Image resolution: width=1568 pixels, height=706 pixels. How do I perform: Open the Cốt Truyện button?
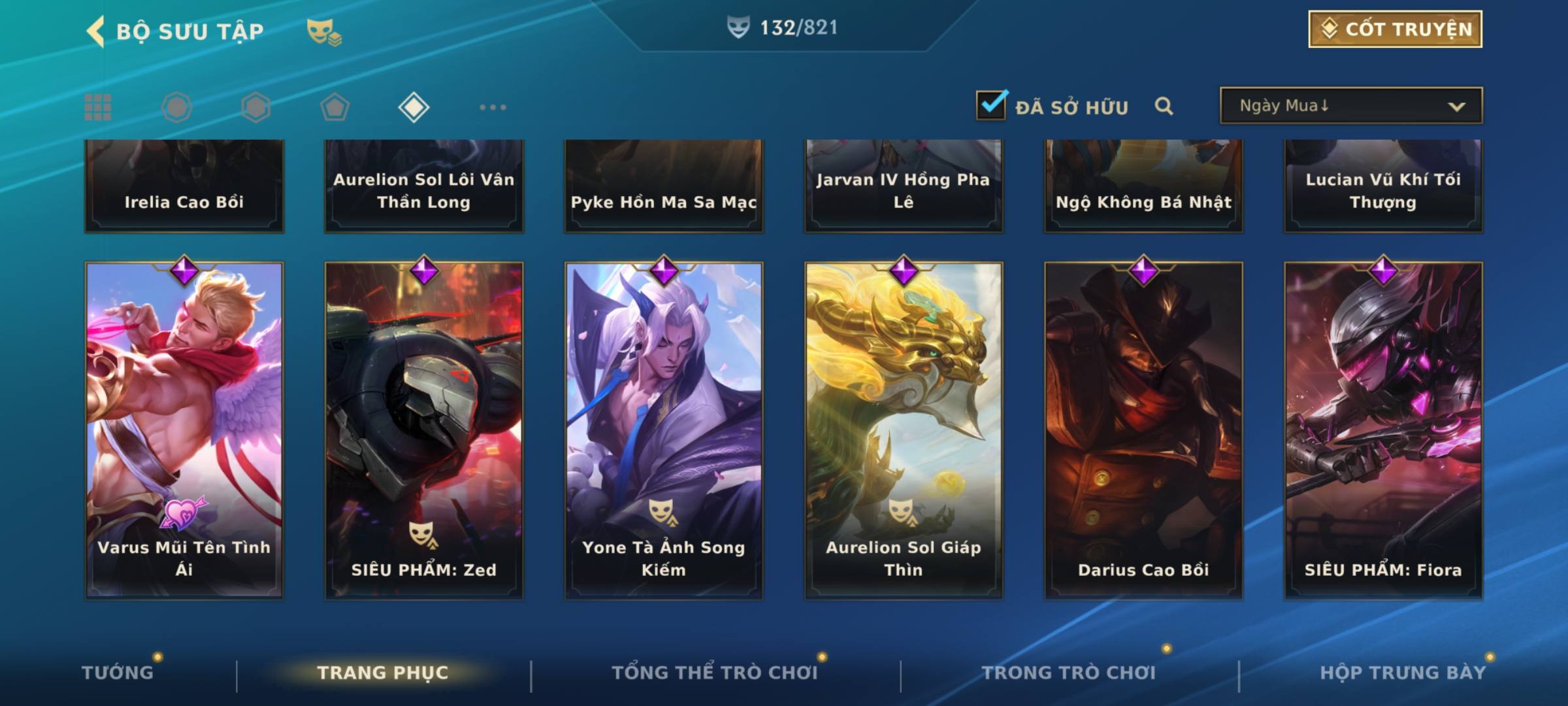click(1395, 29)
